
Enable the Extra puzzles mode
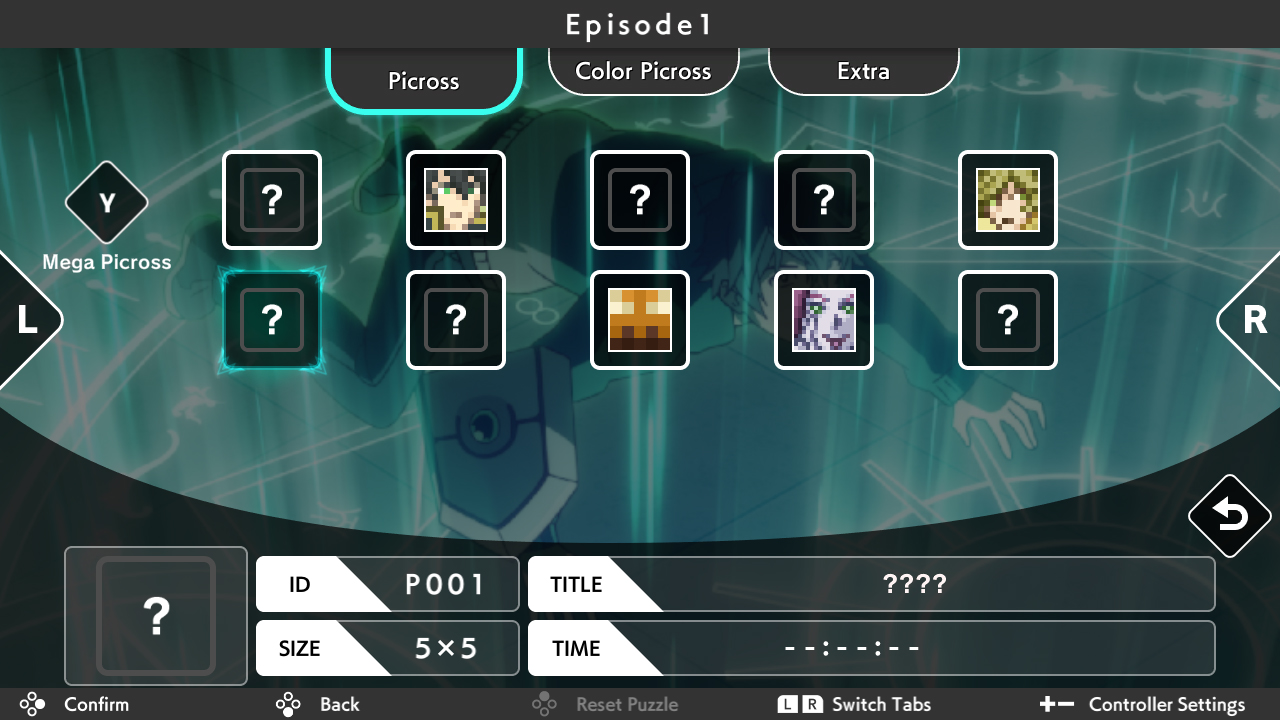click(863, 70)
